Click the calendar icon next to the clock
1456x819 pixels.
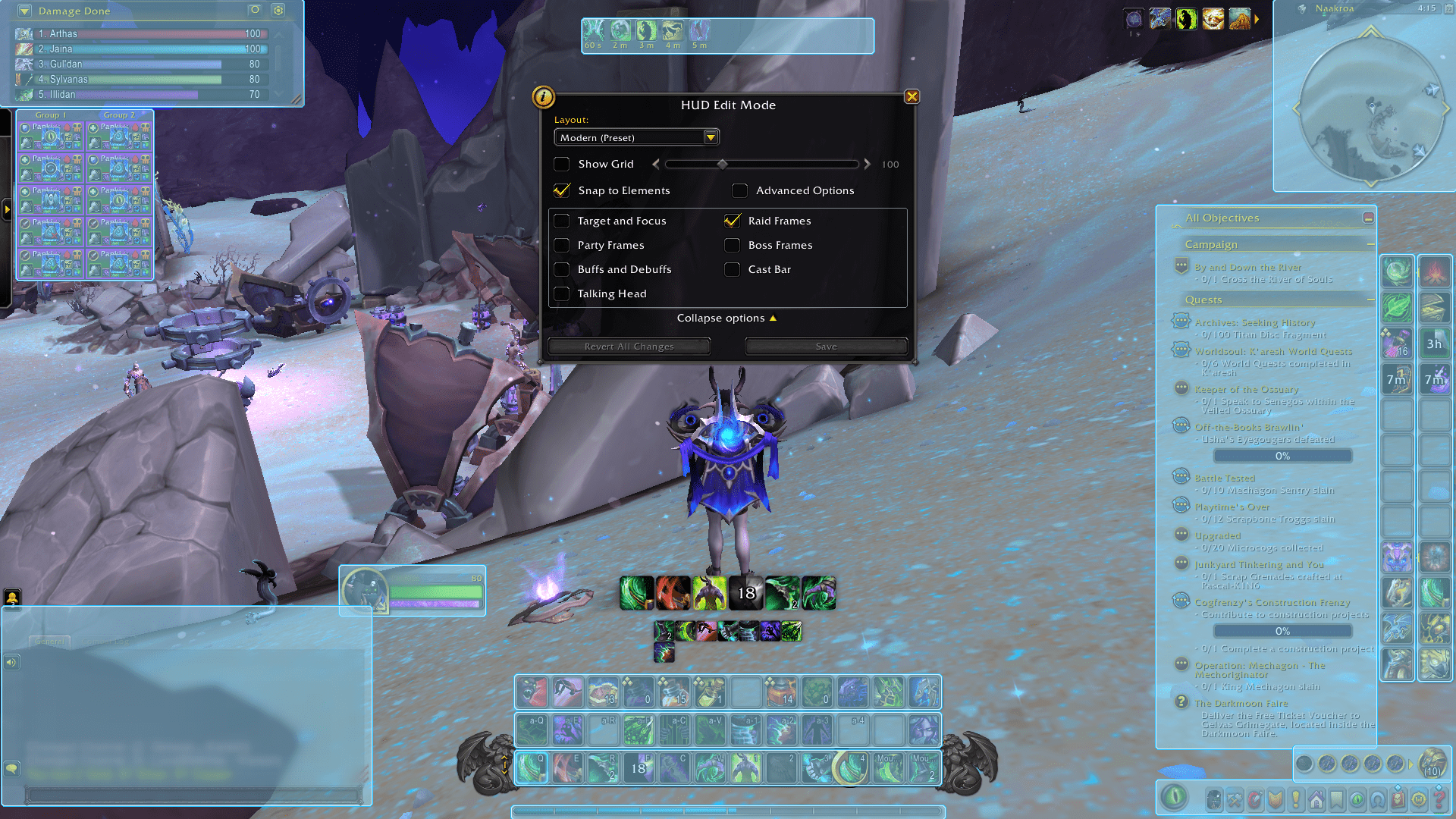coord(1448,9)
